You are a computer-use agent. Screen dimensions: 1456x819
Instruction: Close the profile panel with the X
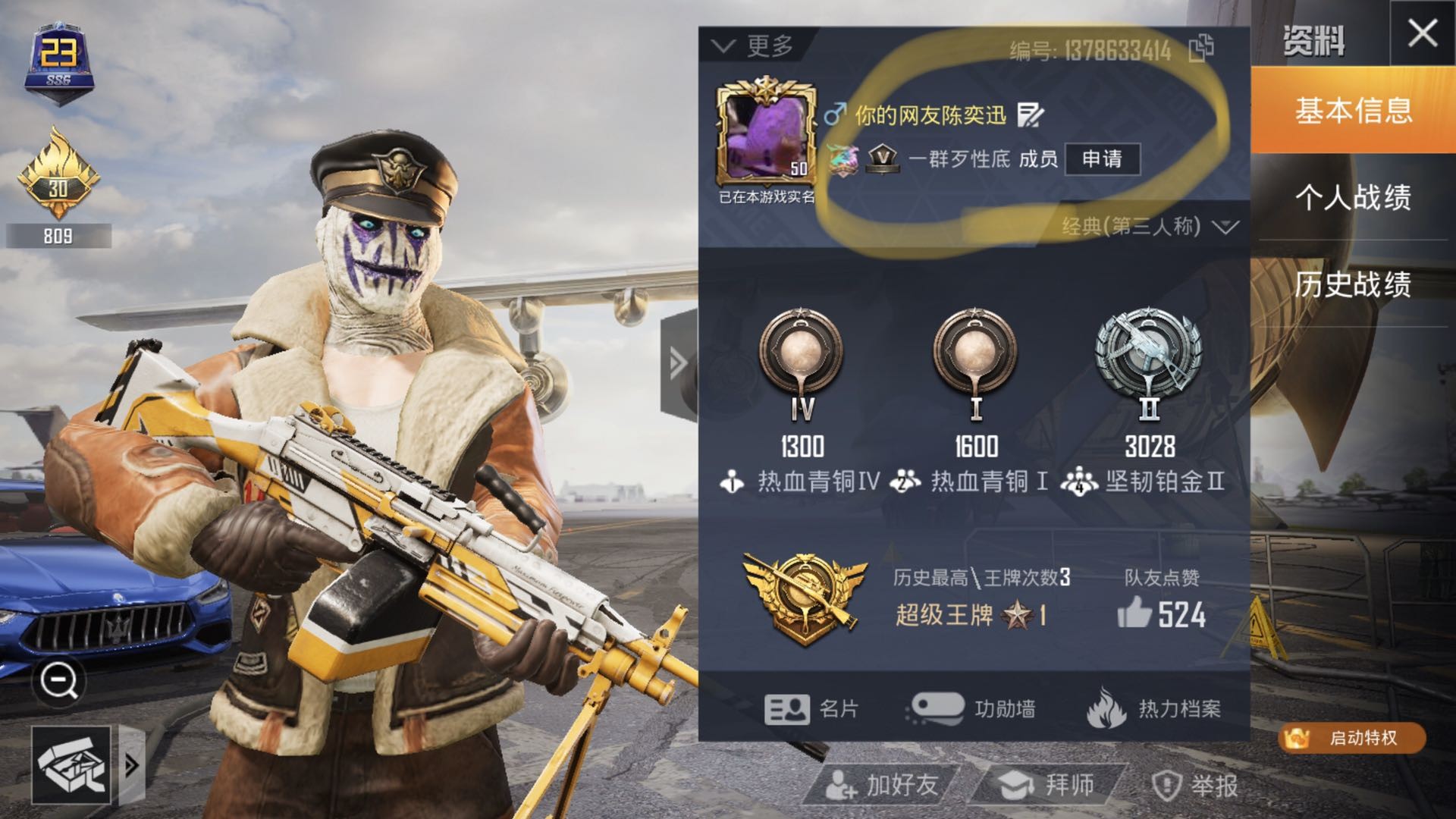coord(1422,33)
